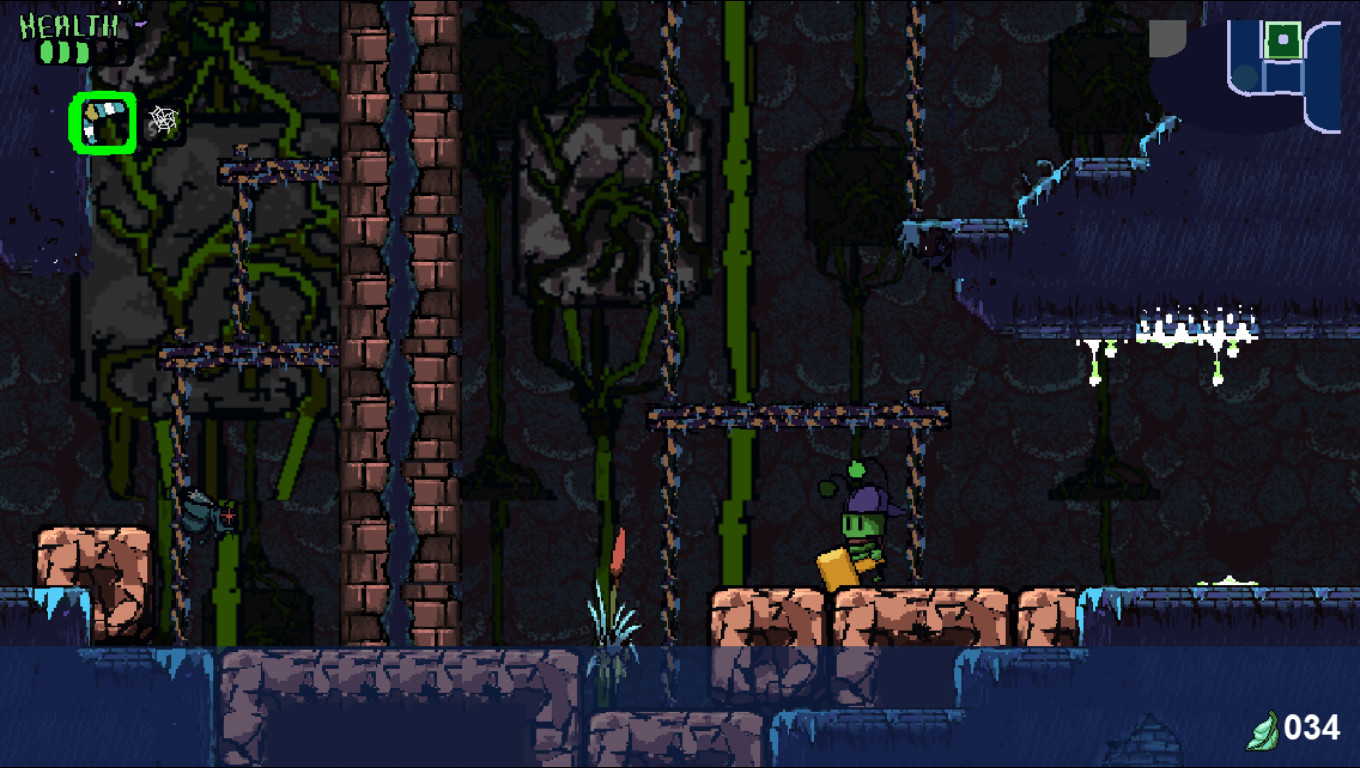Open the lower blue room on the minimap
Image resolution: width=1360 pixels, height=768 pixels.
coord(1283,78)
